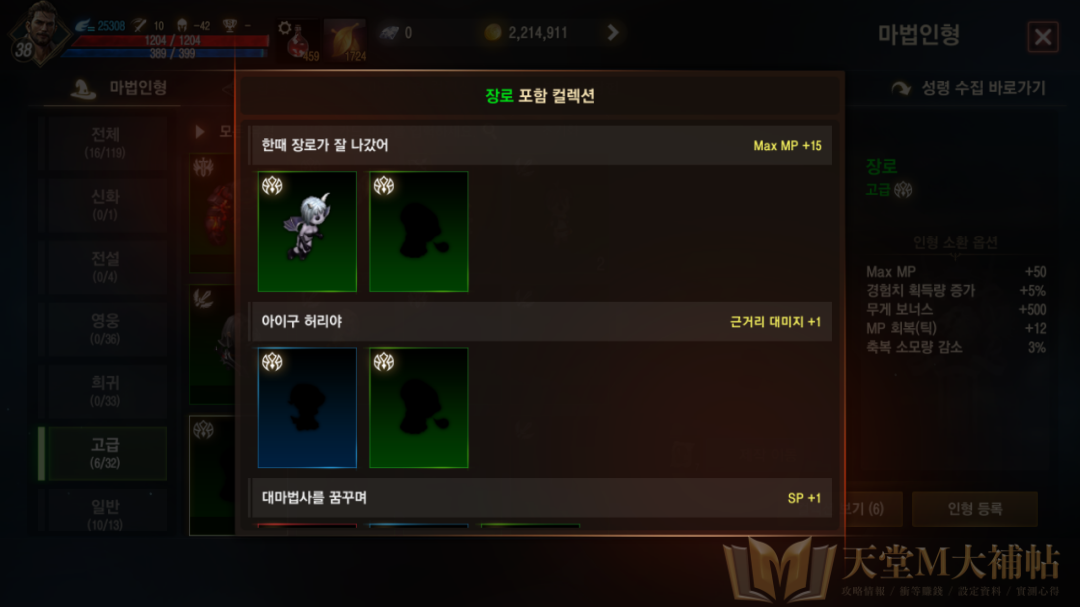Select the orange leaf item quick slot
This screenshot has width=1080, height=607.
pyautogui.click(x=345, y=40)
